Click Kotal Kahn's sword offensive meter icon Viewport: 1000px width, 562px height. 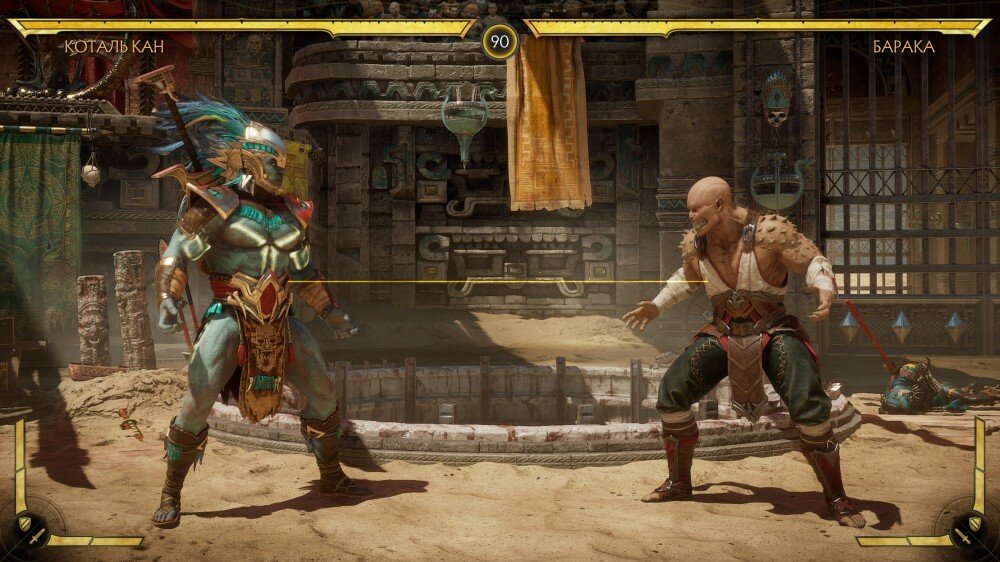(x=37, y=538)
